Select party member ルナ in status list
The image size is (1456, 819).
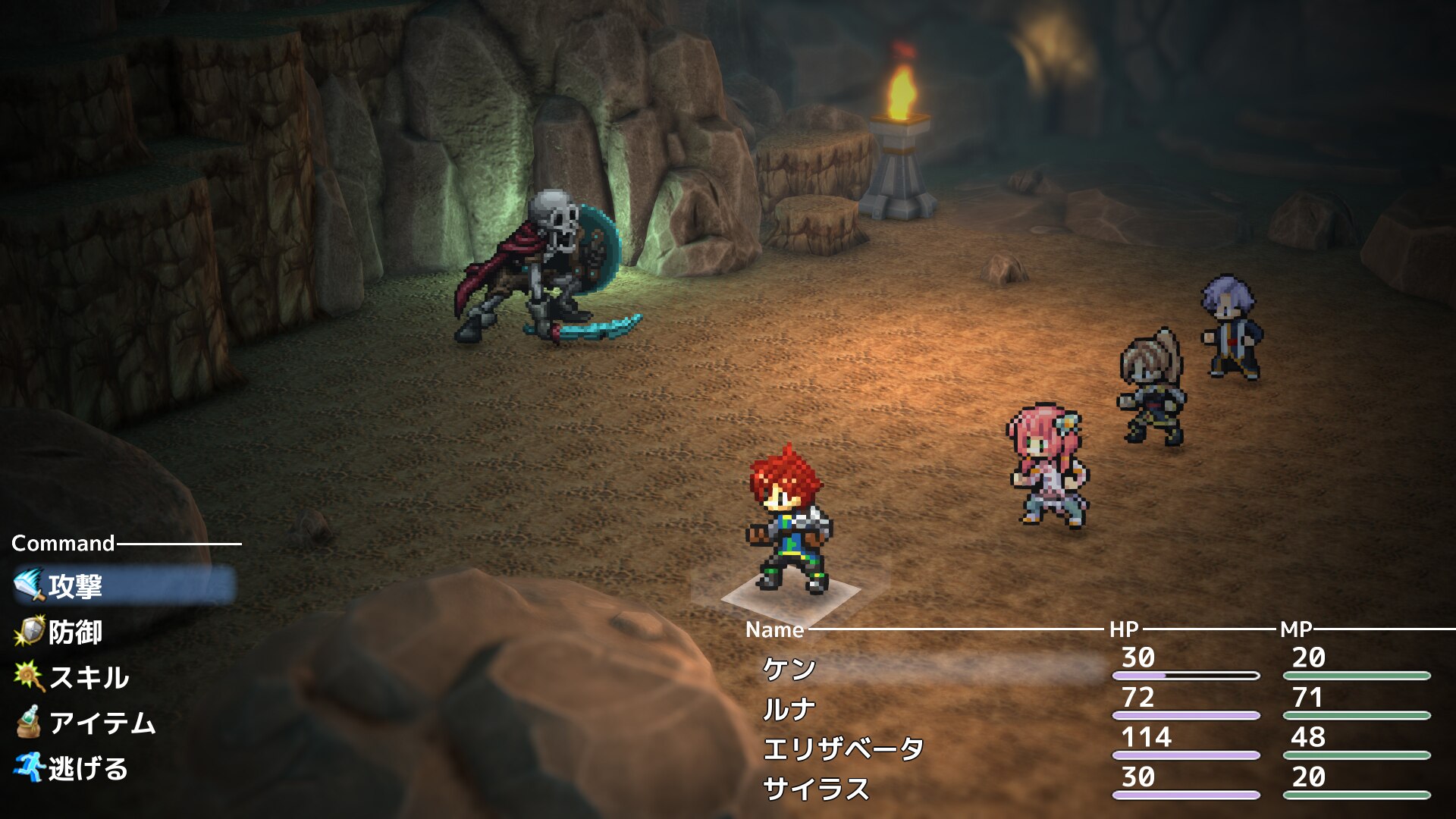[789, 709]
